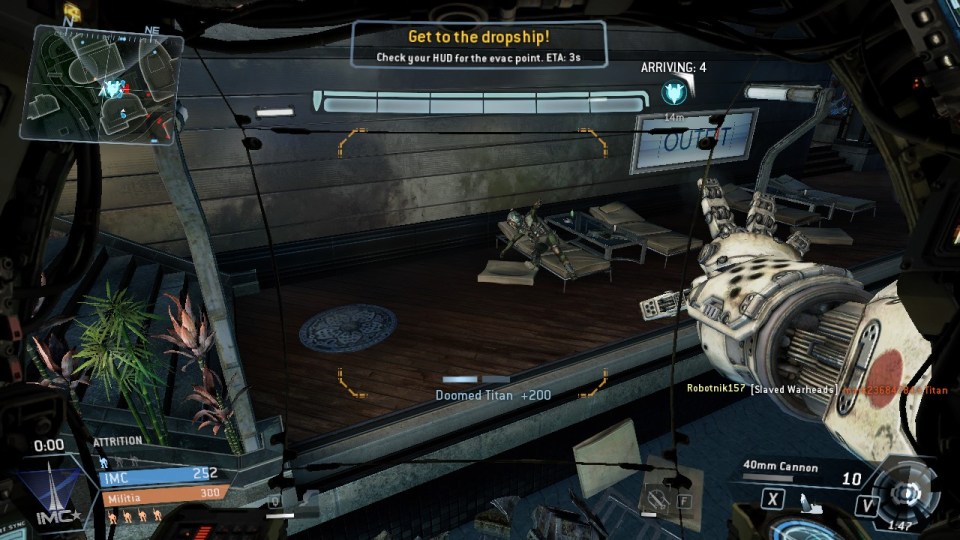Image resolution: width=960 pixels, height=540 pixels.
Task: Click the minimap in the corner
Action: point(107,84)
